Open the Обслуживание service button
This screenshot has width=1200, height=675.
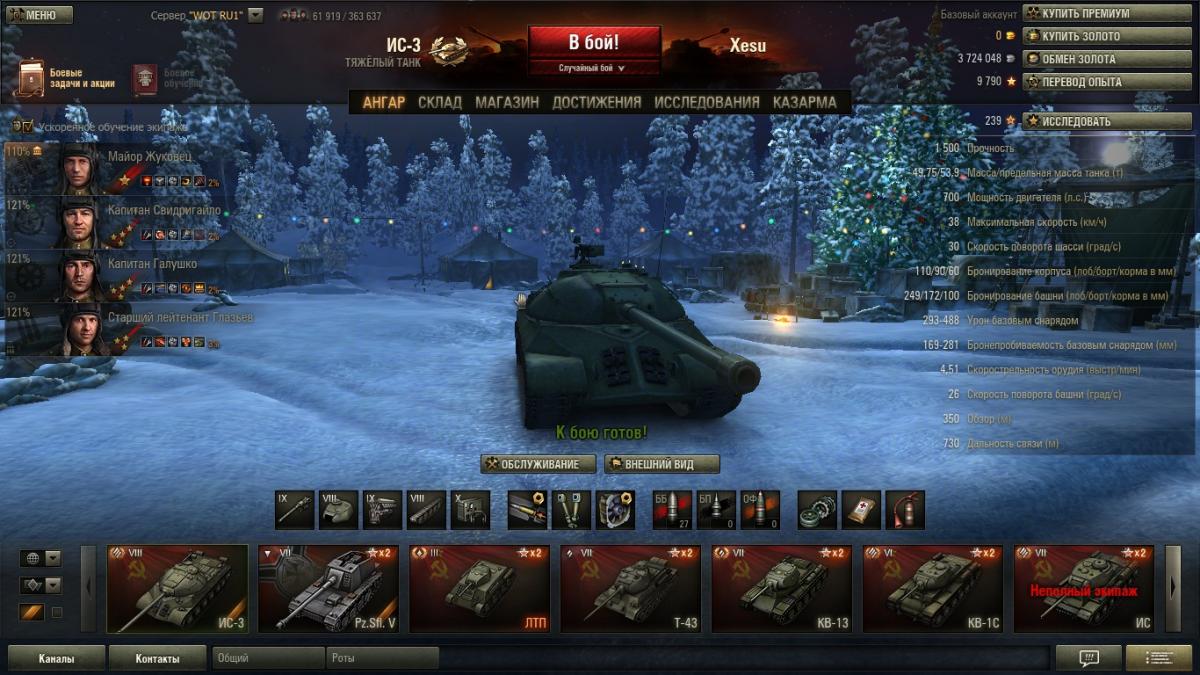coord(538,464)
